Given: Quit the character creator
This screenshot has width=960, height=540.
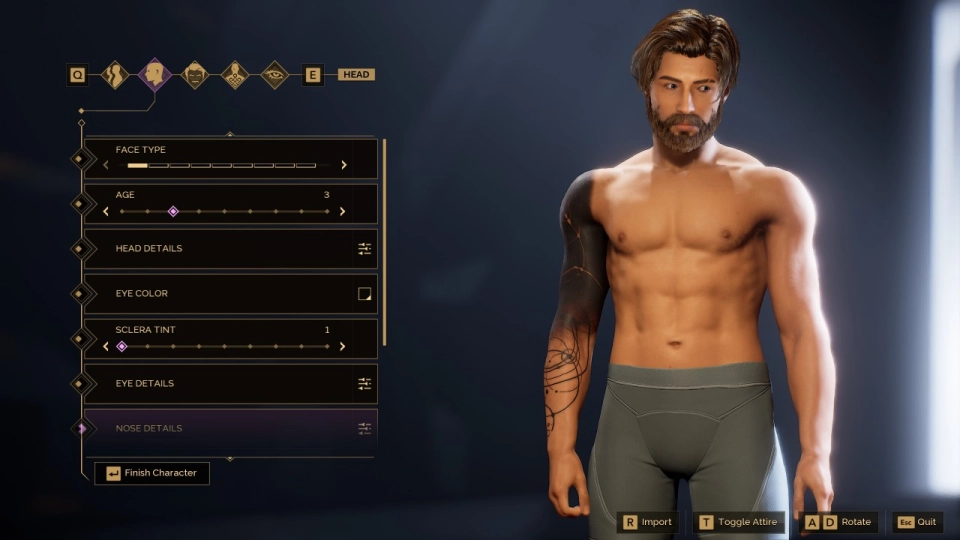Looking at the screenshot, I should pos(917,522).
